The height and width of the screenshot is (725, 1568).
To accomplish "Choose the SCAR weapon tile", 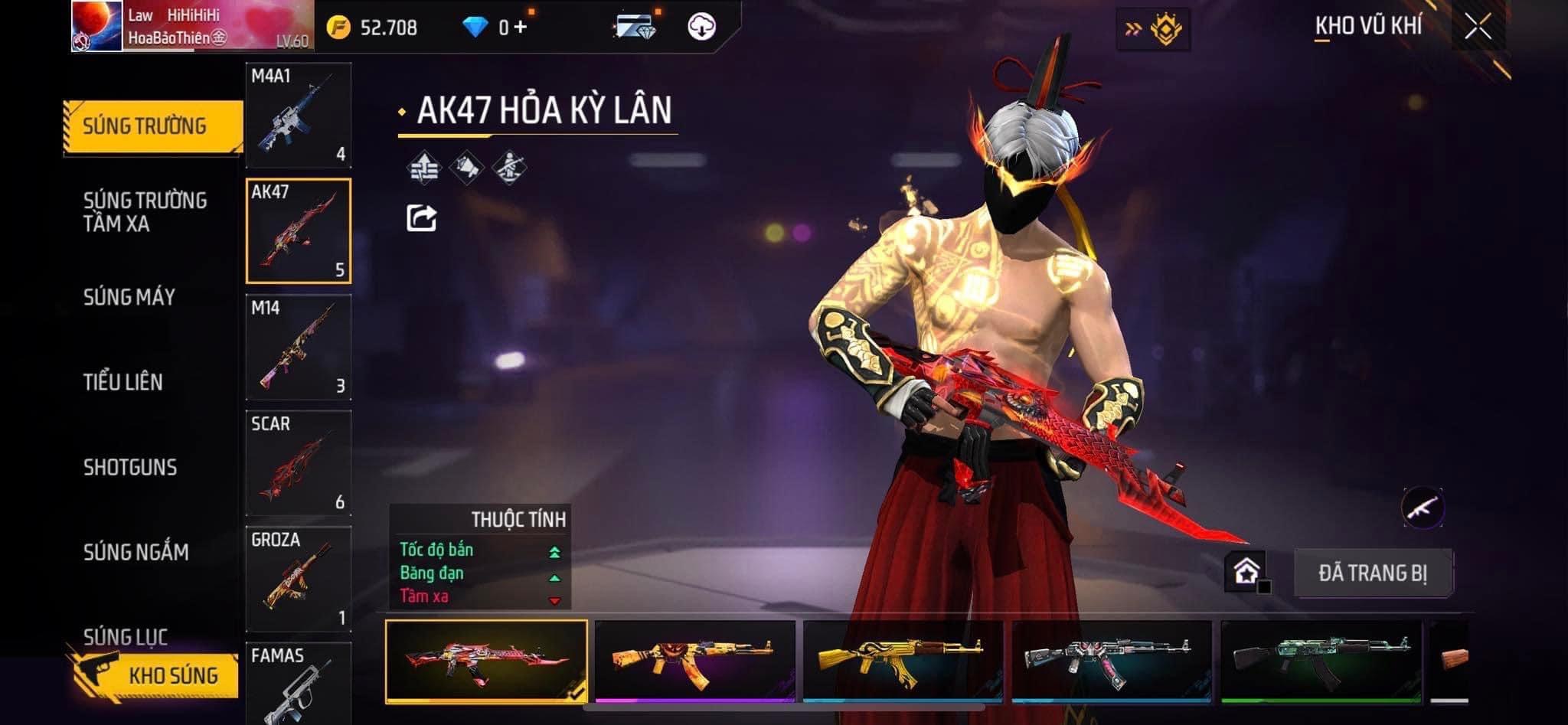I will pos(299,463).
